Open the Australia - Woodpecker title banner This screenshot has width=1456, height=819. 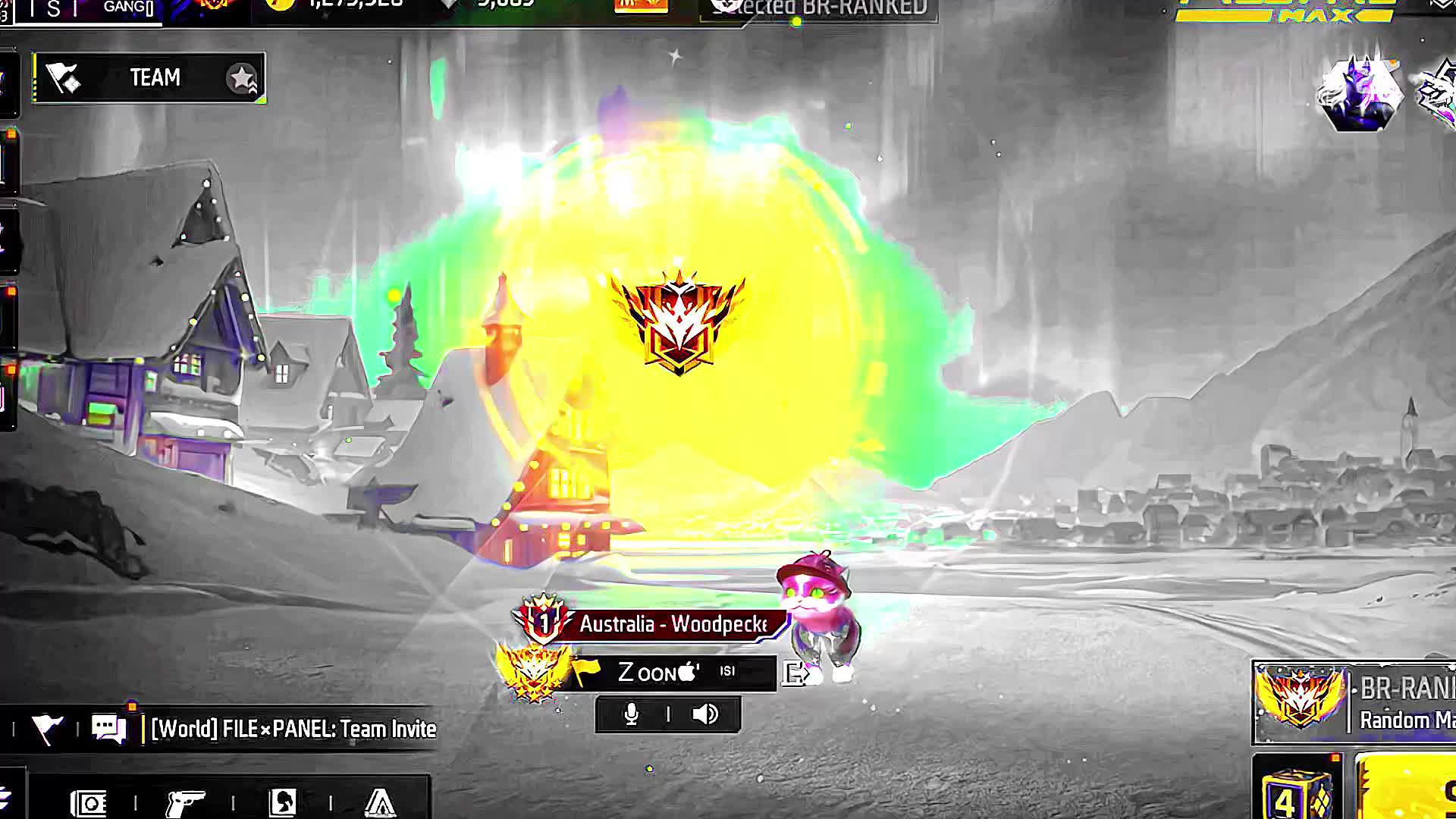point(672,624)
